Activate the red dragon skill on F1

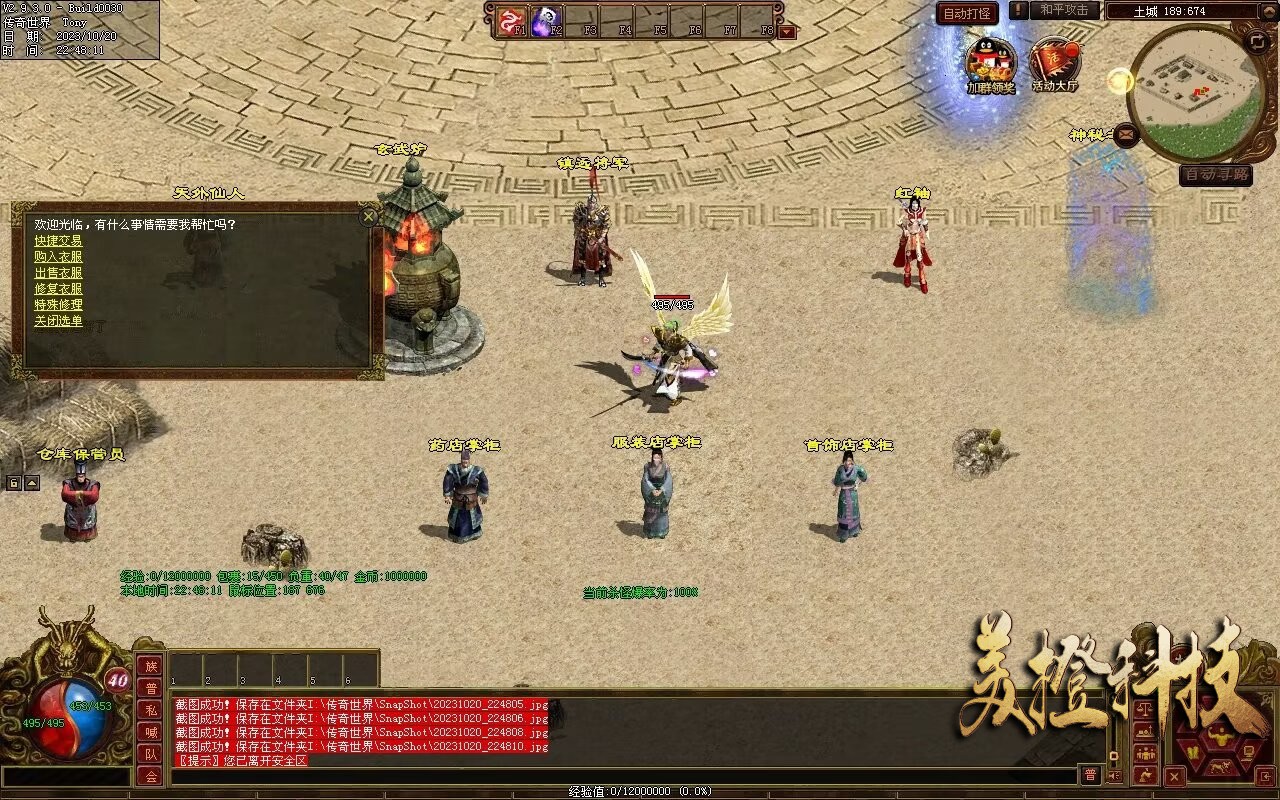[512, 20]
